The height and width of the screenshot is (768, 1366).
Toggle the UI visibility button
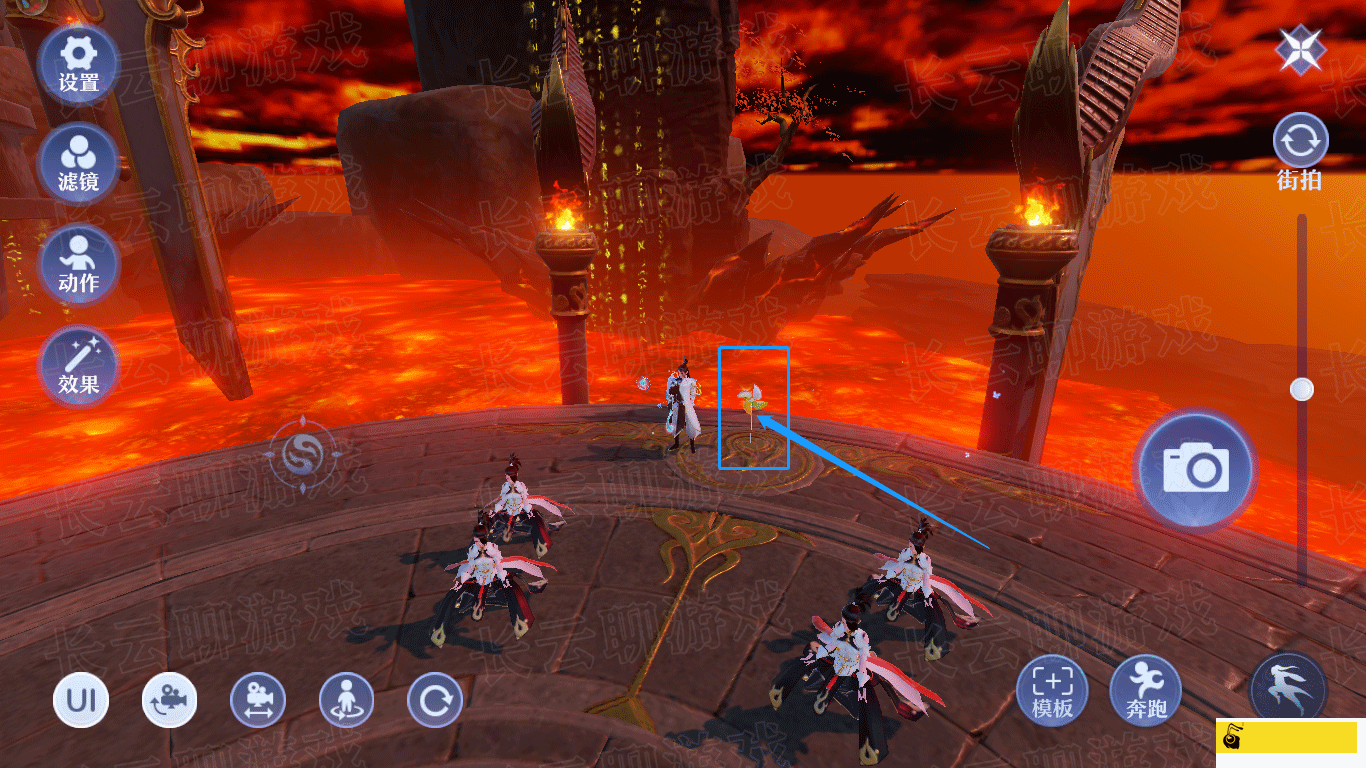tap(81, 699)
